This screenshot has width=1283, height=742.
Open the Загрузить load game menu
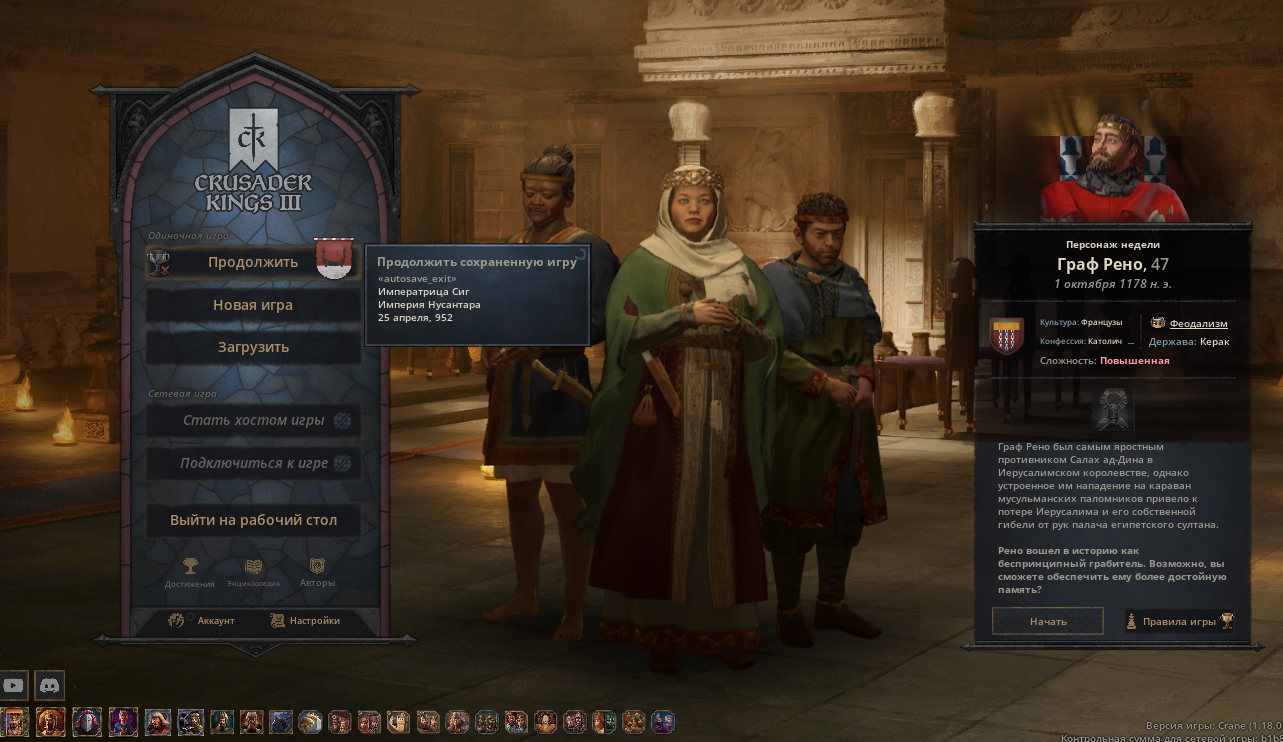(252, 347)
